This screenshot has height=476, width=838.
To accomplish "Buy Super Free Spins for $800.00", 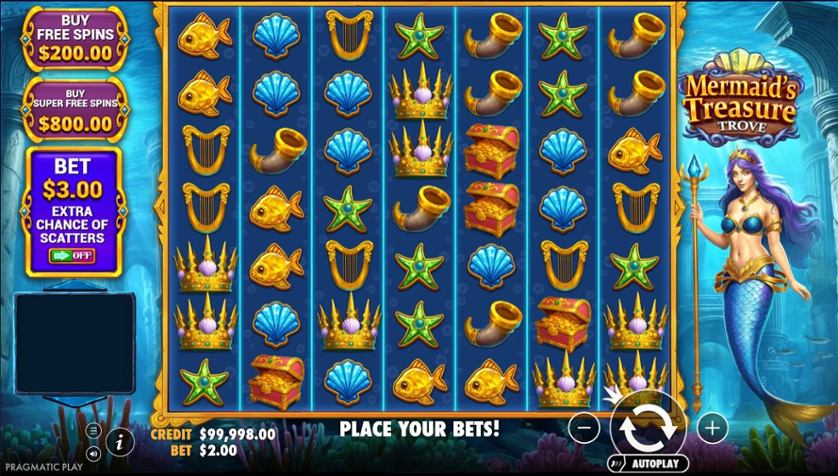I will point(75,108).
